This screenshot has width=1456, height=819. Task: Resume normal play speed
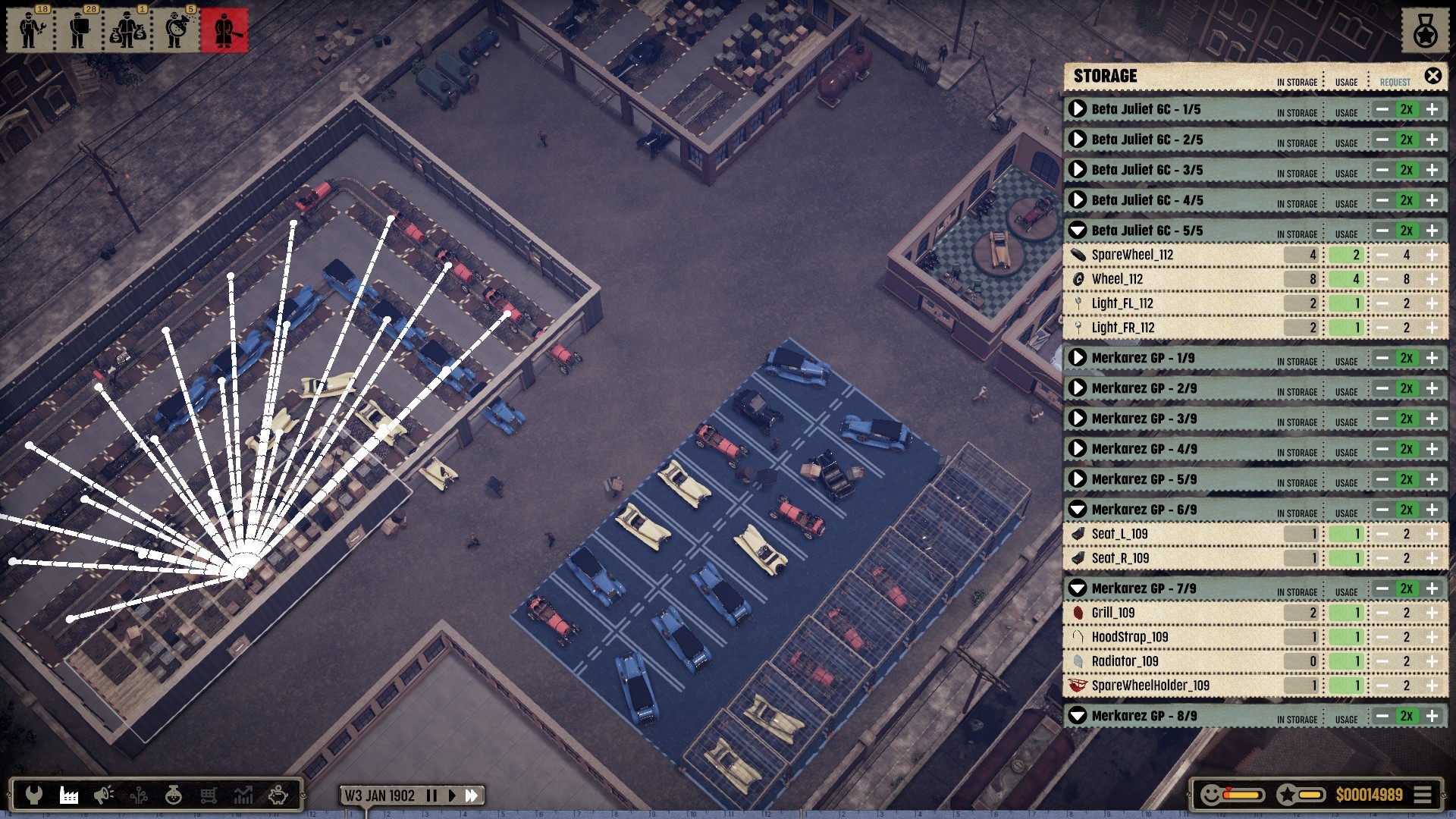coord(452,795)
